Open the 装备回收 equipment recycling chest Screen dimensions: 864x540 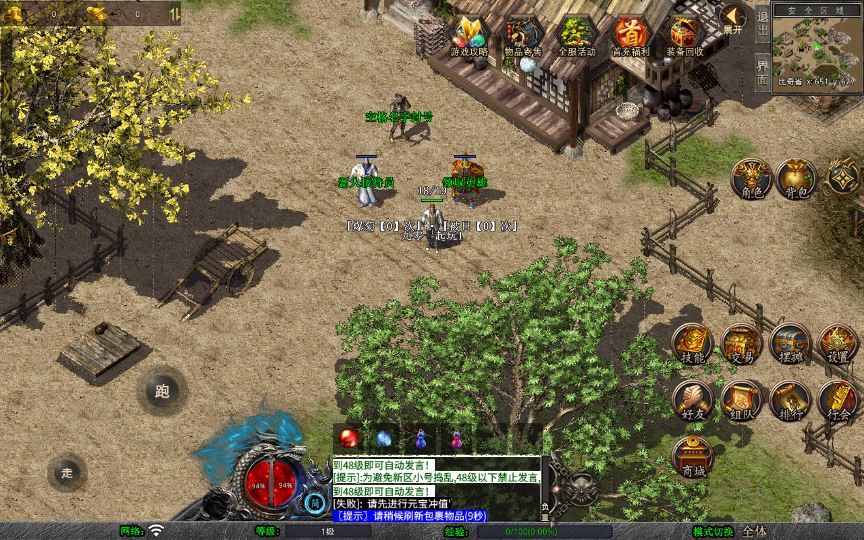click(x=685, y=35)
